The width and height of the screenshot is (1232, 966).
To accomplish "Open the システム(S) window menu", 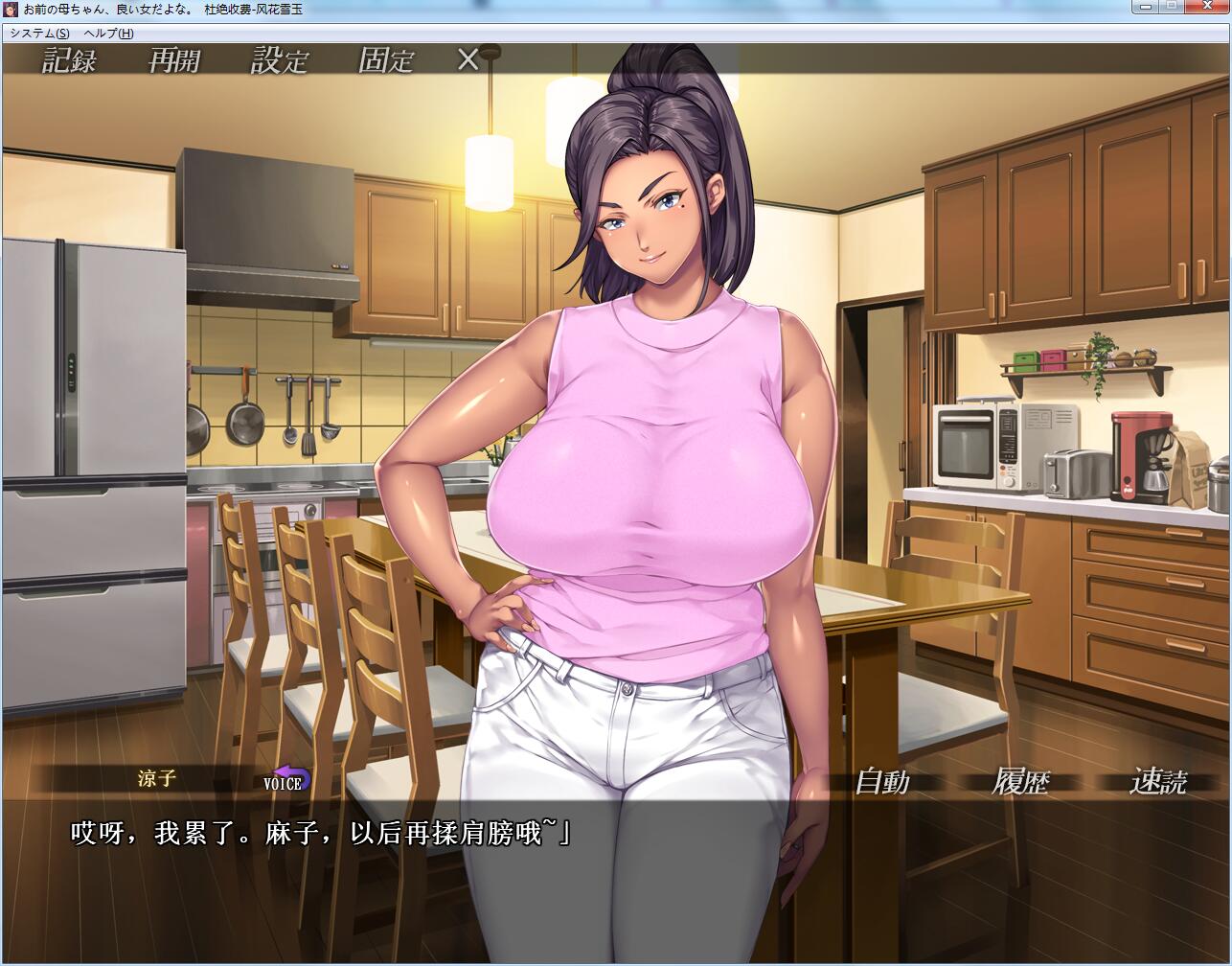I will point(39,33).
